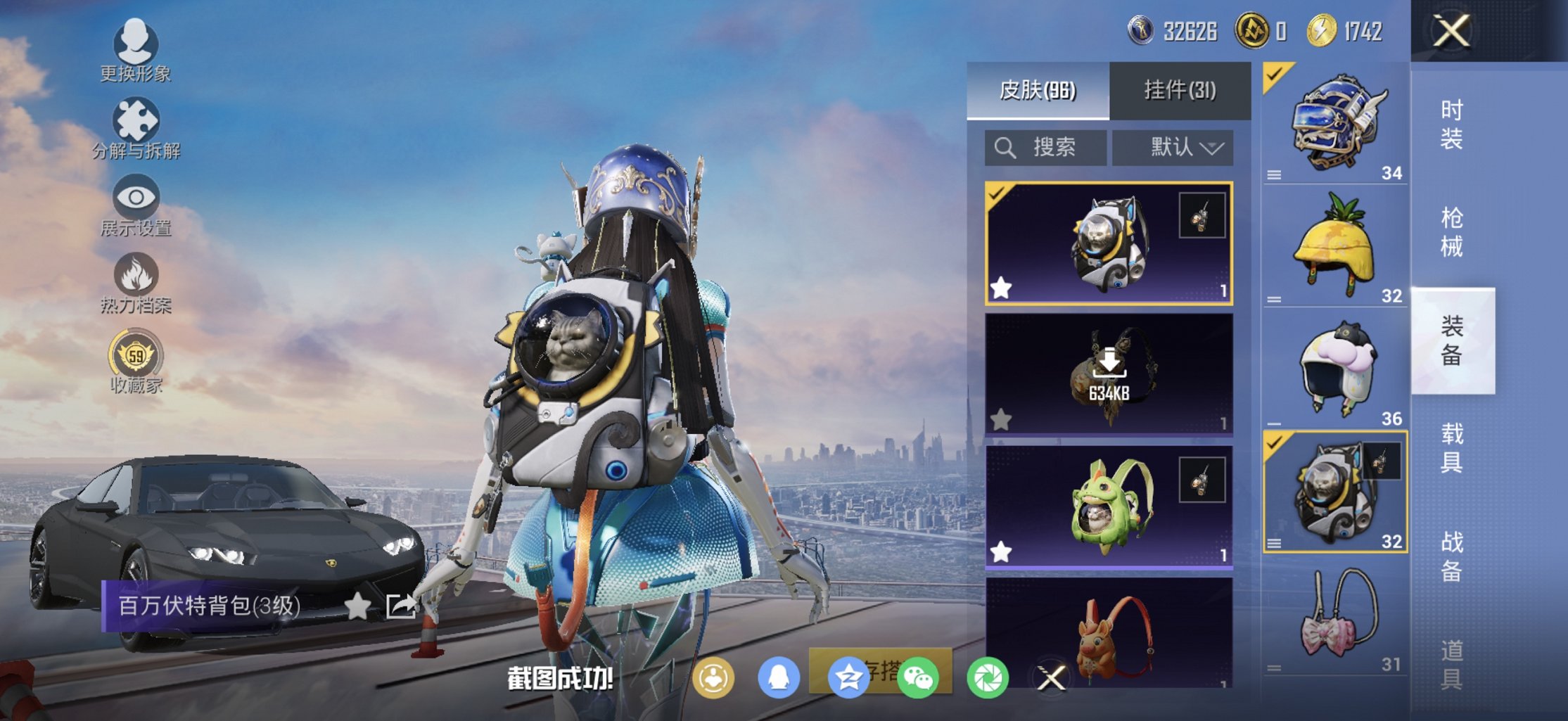Screen dimensions: 1568x721
Task: Close the wardrobe with top-right X
Action: (1452, 31)
